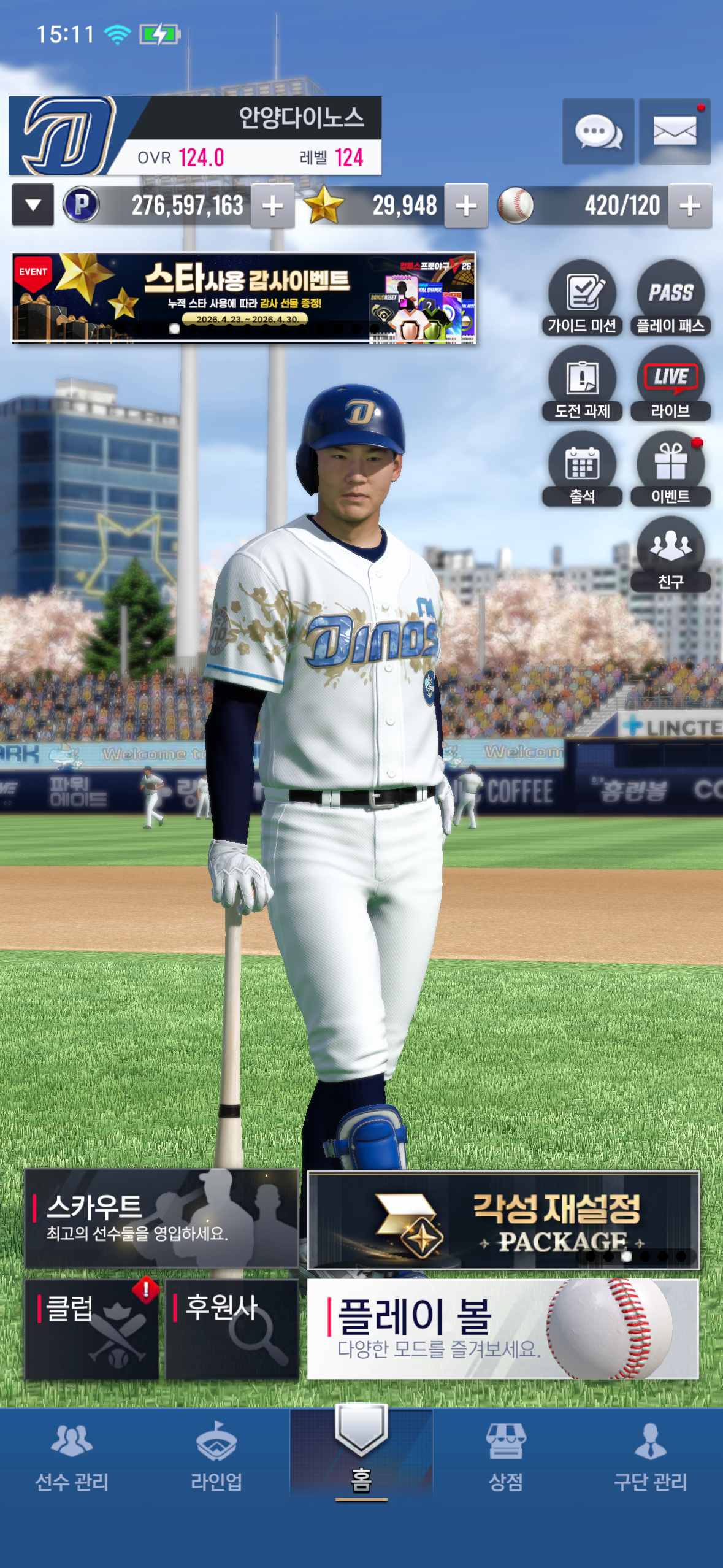Check 출석 attendance calendar
723x1568 pixels.
click(581, 469)
